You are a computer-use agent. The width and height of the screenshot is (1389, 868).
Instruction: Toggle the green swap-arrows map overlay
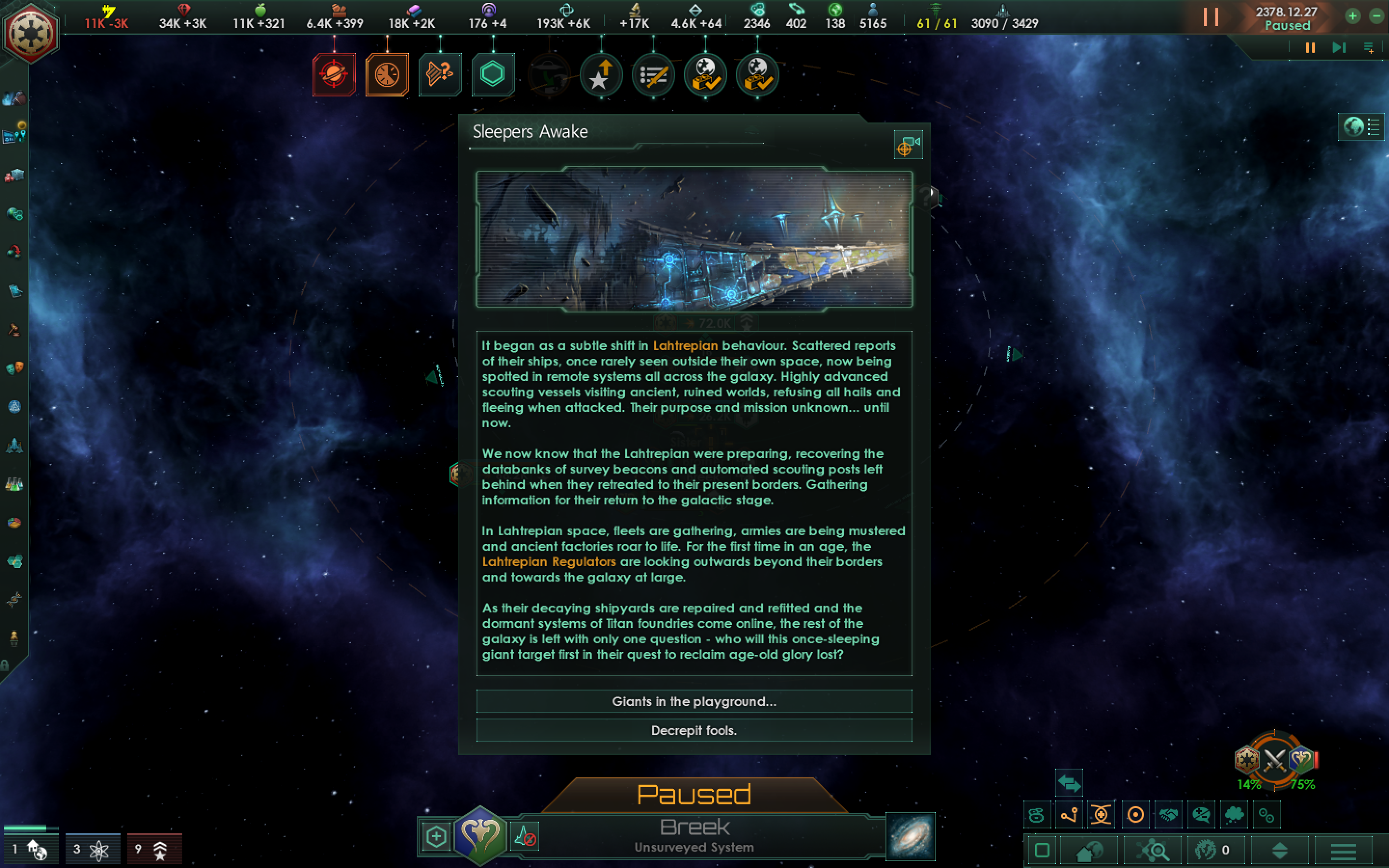click(1070, 783)
